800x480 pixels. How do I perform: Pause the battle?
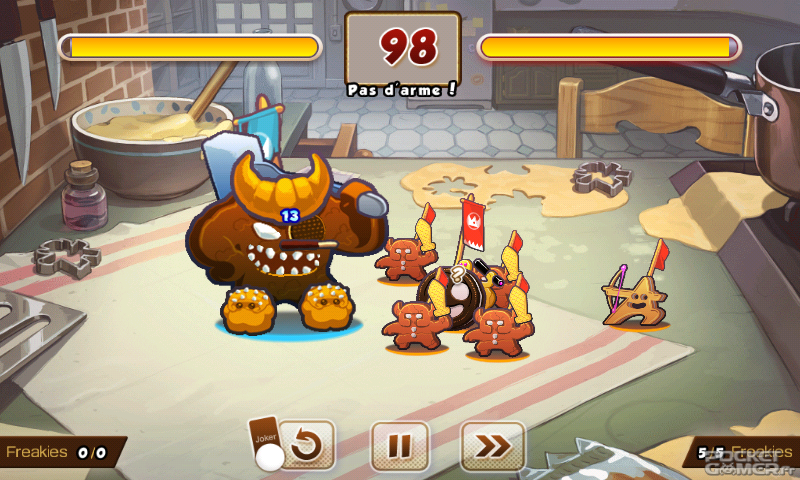[x=399, y=445]
